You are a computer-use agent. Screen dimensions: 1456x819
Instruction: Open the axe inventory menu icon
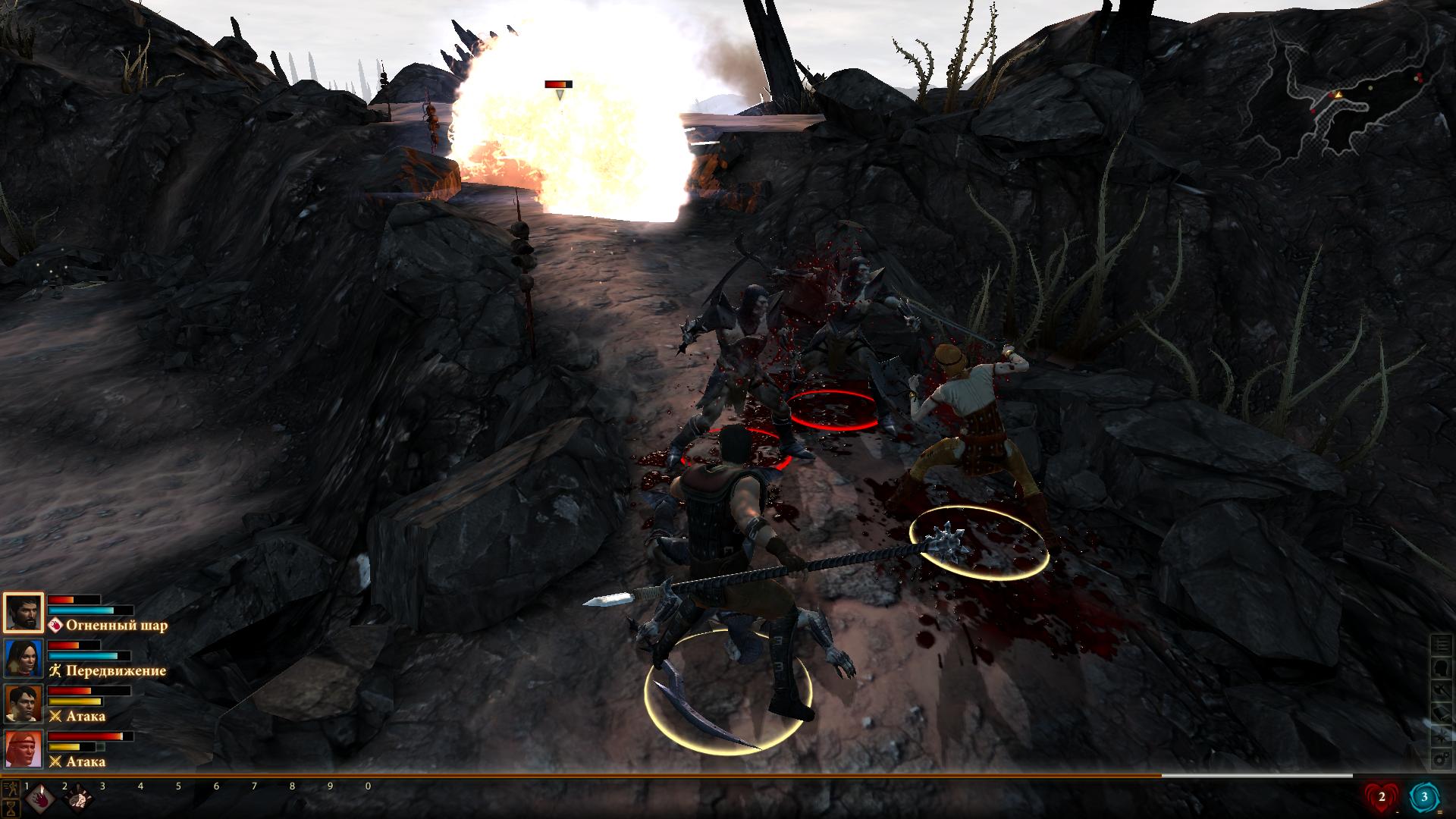1441,691
